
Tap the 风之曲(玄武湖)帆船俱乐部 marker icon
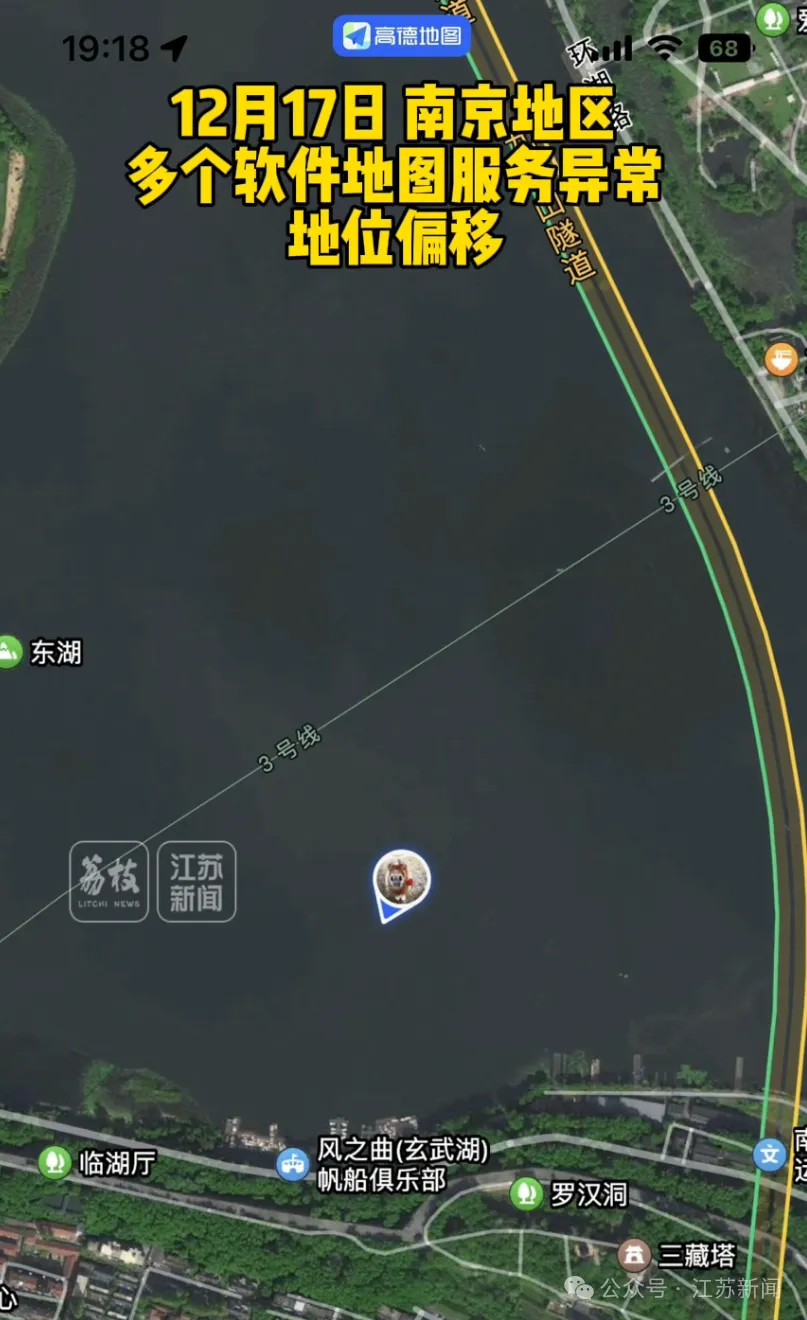coord(293,1164)
